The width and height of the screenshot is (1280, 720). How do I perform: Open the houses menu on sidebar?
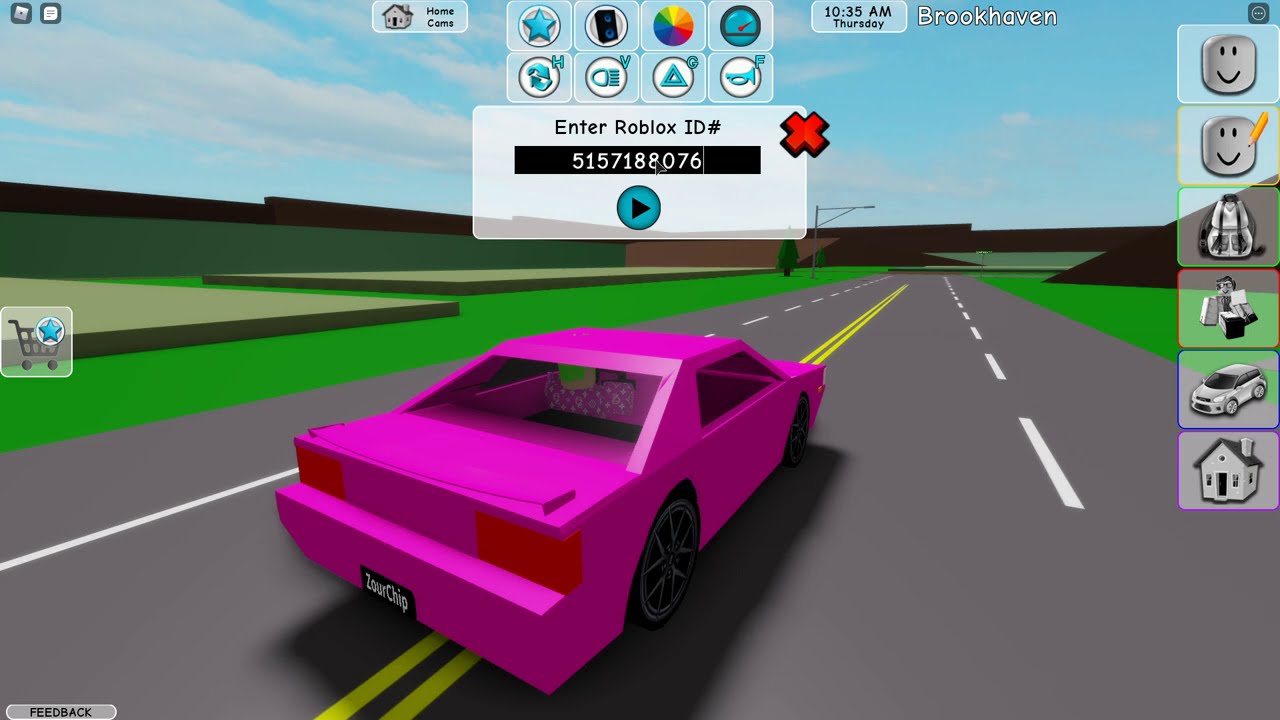click(1228, 471)
